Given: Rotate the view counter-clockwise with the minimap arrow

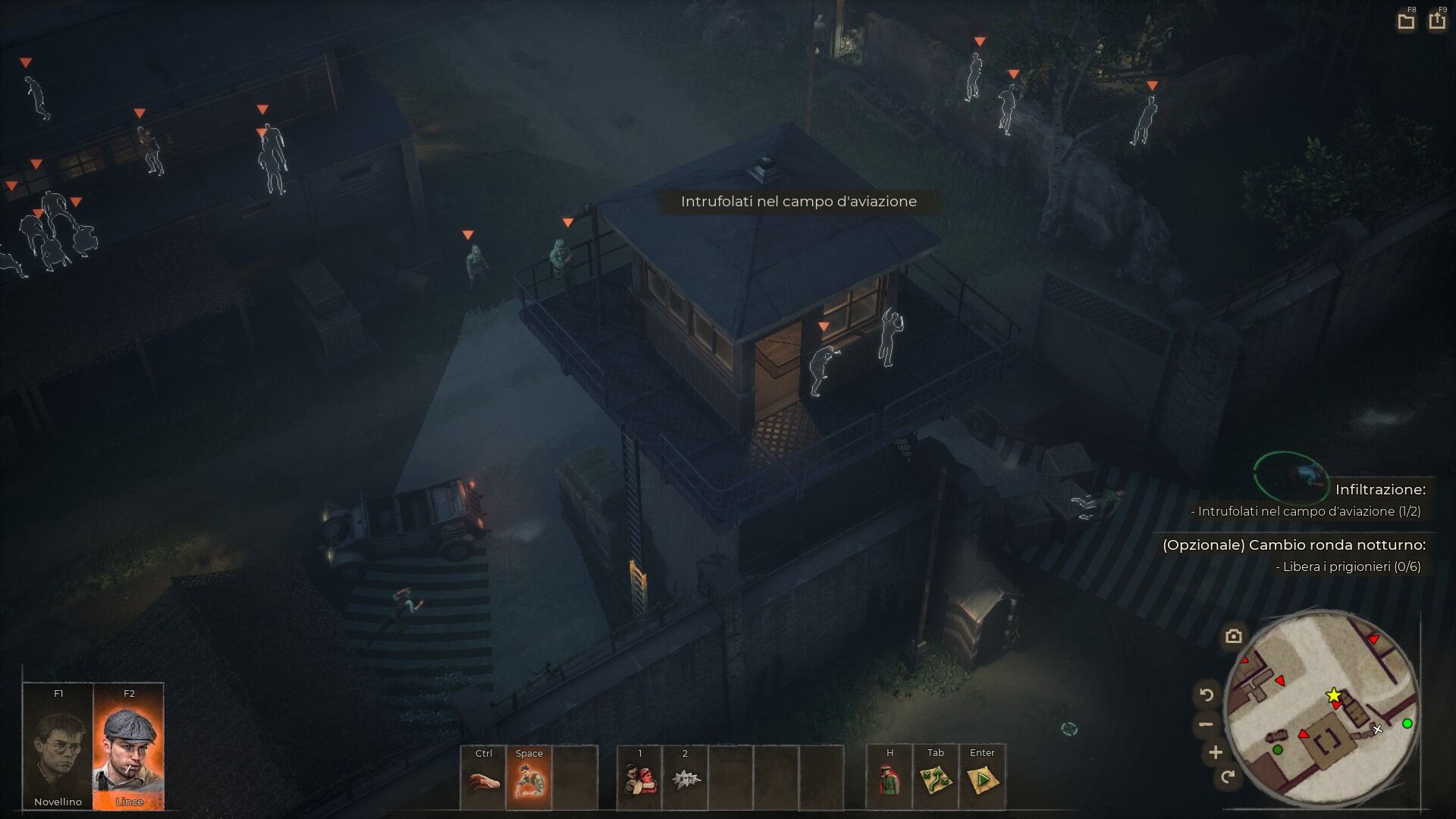Looking at the screenshot, I should coord(1207,694).
